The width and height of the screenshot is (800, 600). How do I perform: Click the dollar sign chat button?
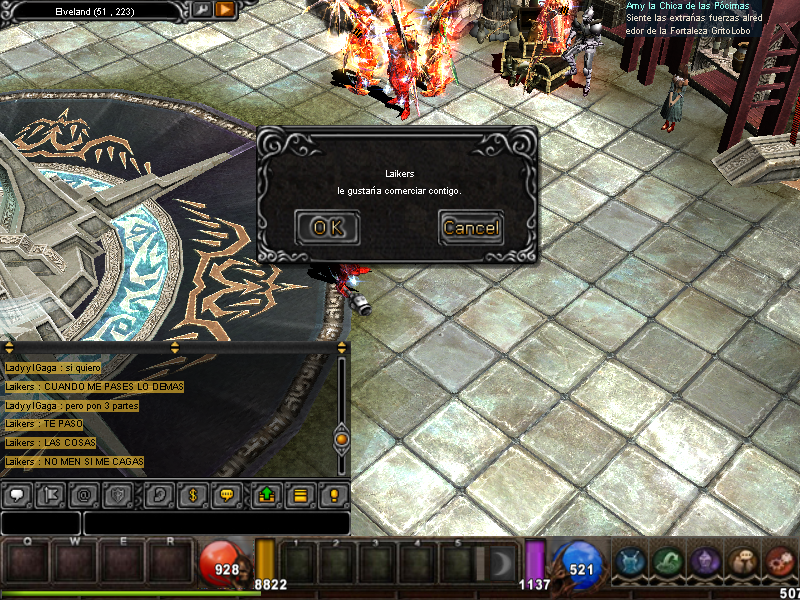(x=192, y=494)
